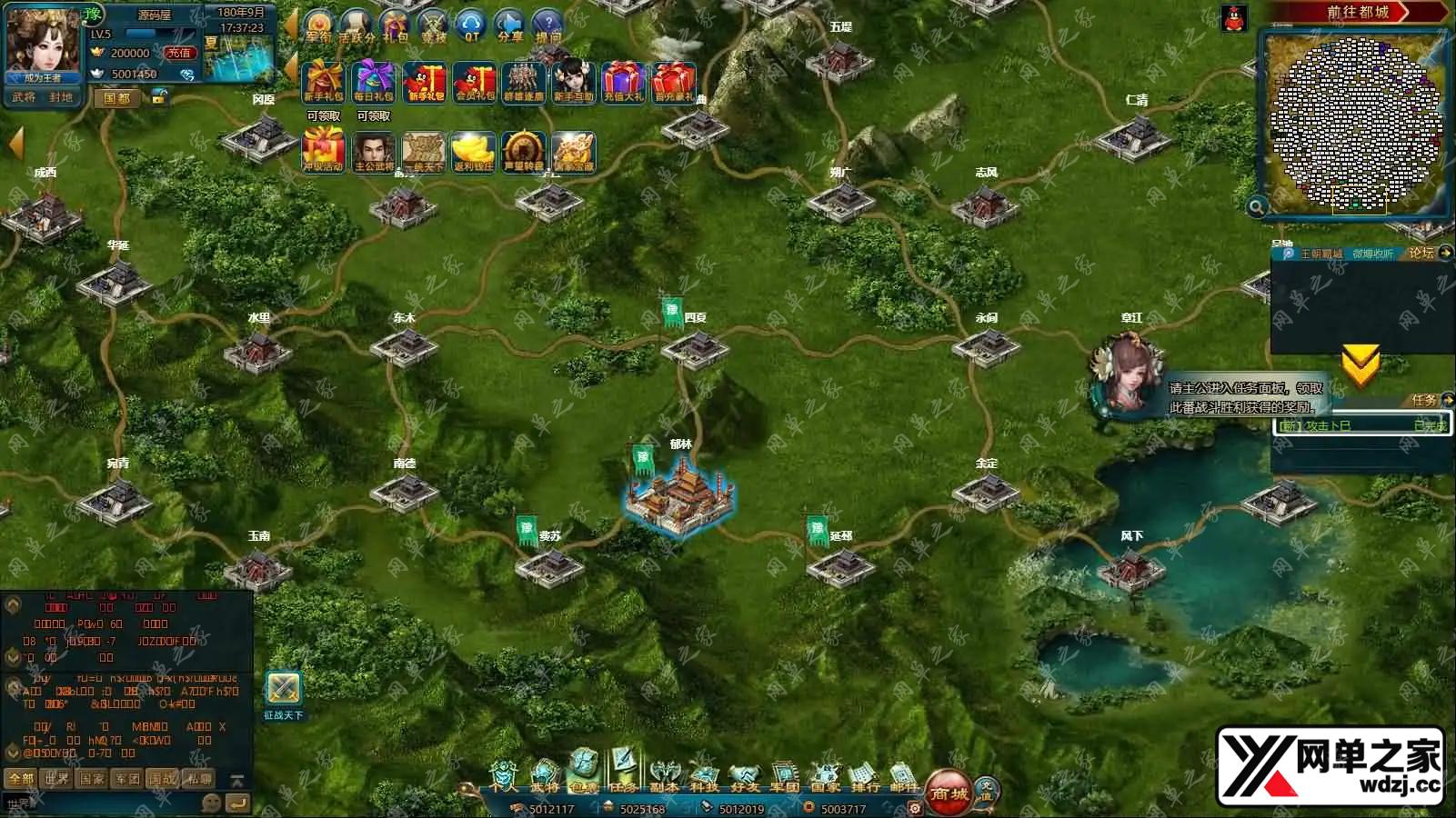Switch chat to the 国家 nation tab
Screen dimensions: 1456x818
pyautogui.click(x=92, y=779)
